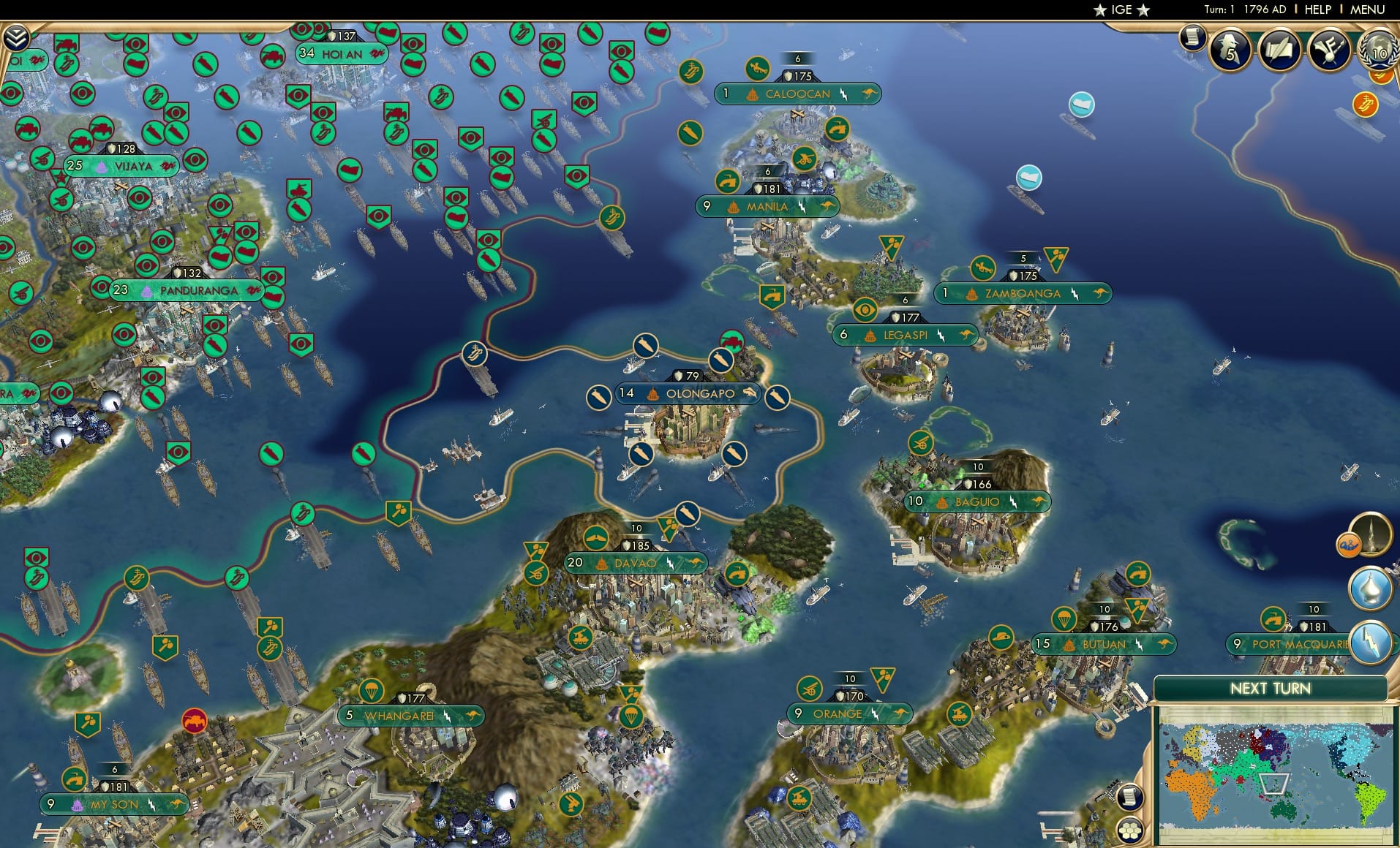Open the MENU item in the top bar
Viewport: 1400px width, 848px height.
(x=1367, y=10)
